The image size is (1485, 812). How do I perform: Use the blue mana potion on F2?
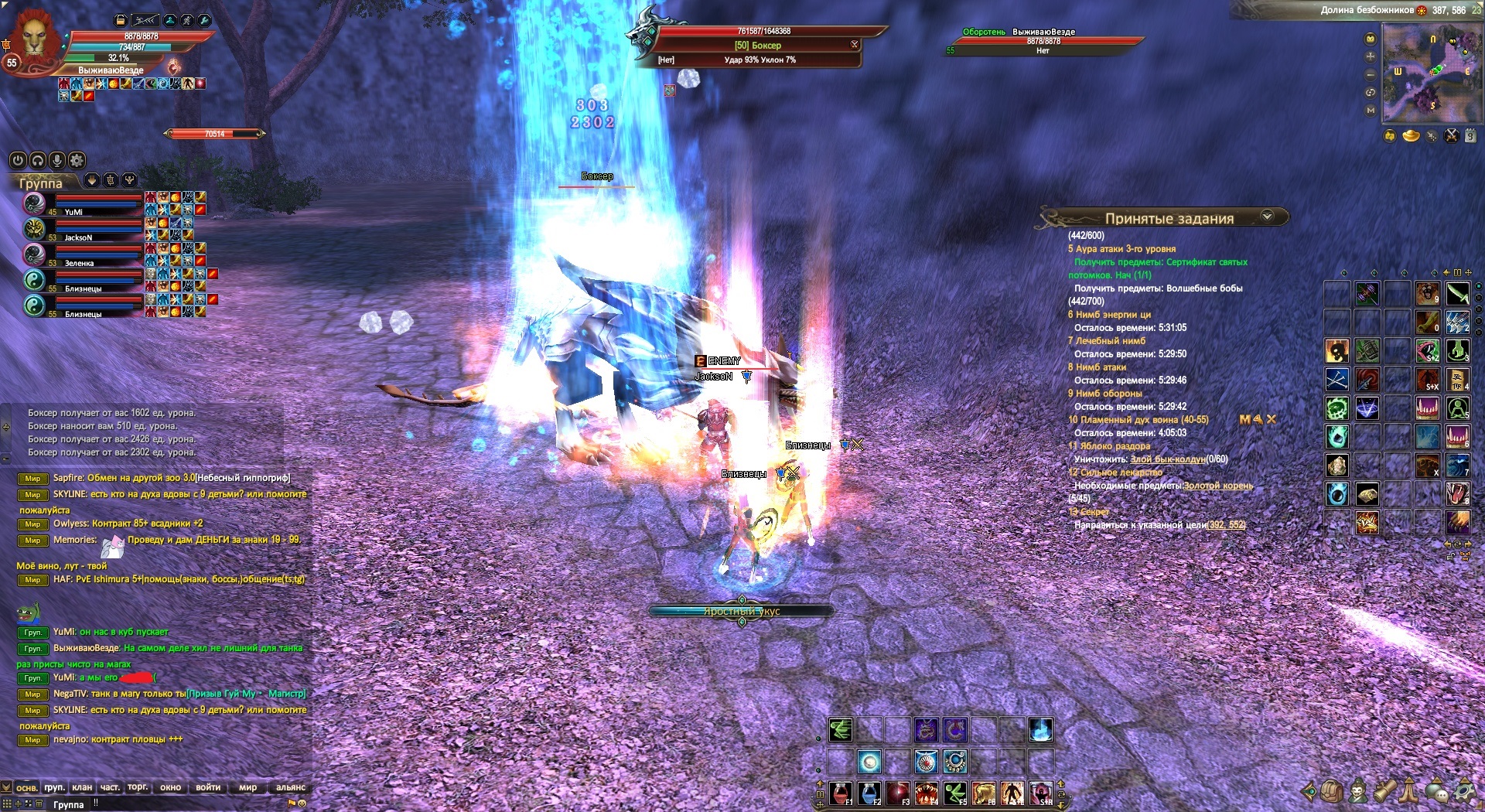(869, 793)
